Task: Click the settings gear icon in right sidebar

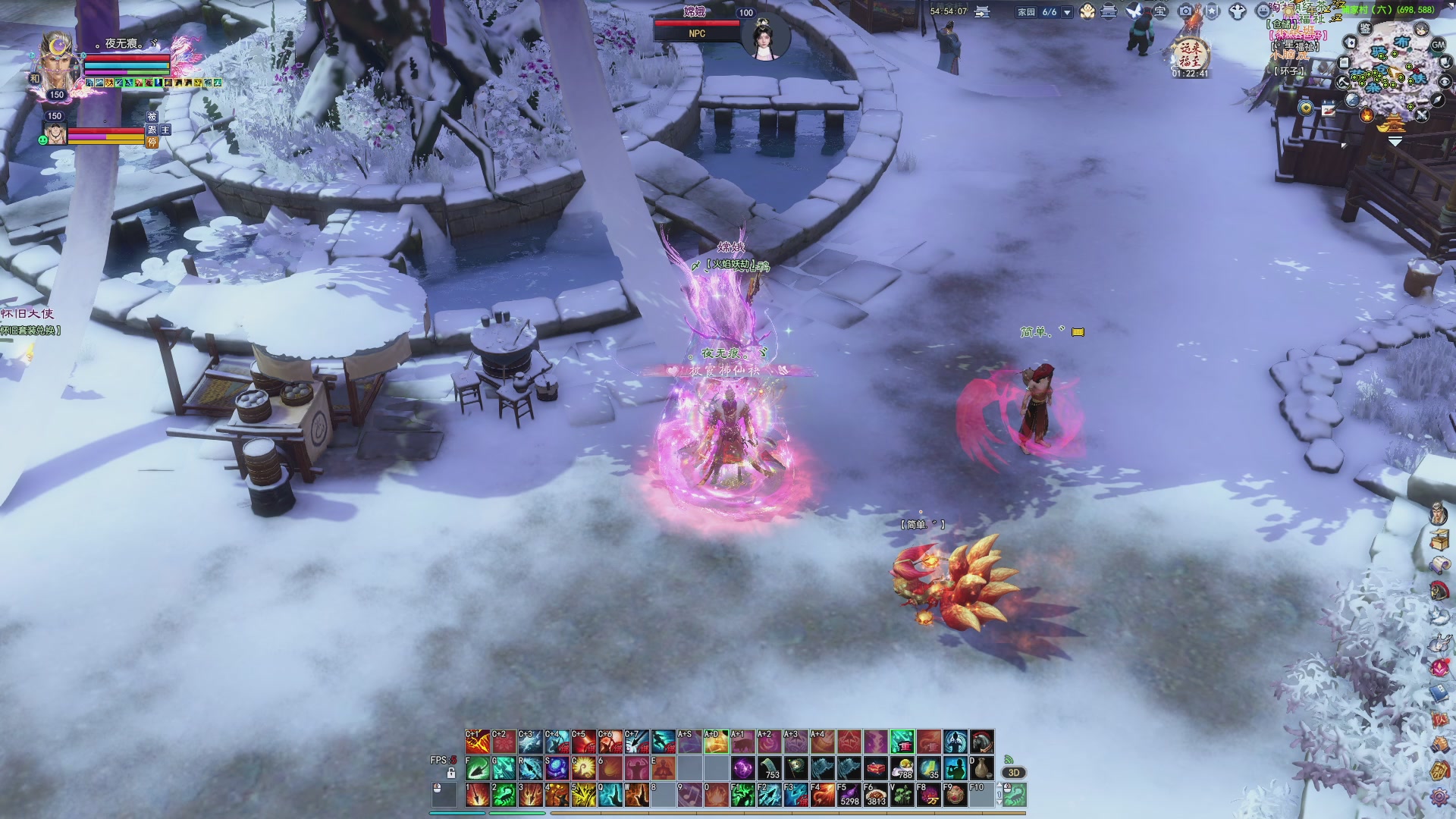Action: (1439, 797)
